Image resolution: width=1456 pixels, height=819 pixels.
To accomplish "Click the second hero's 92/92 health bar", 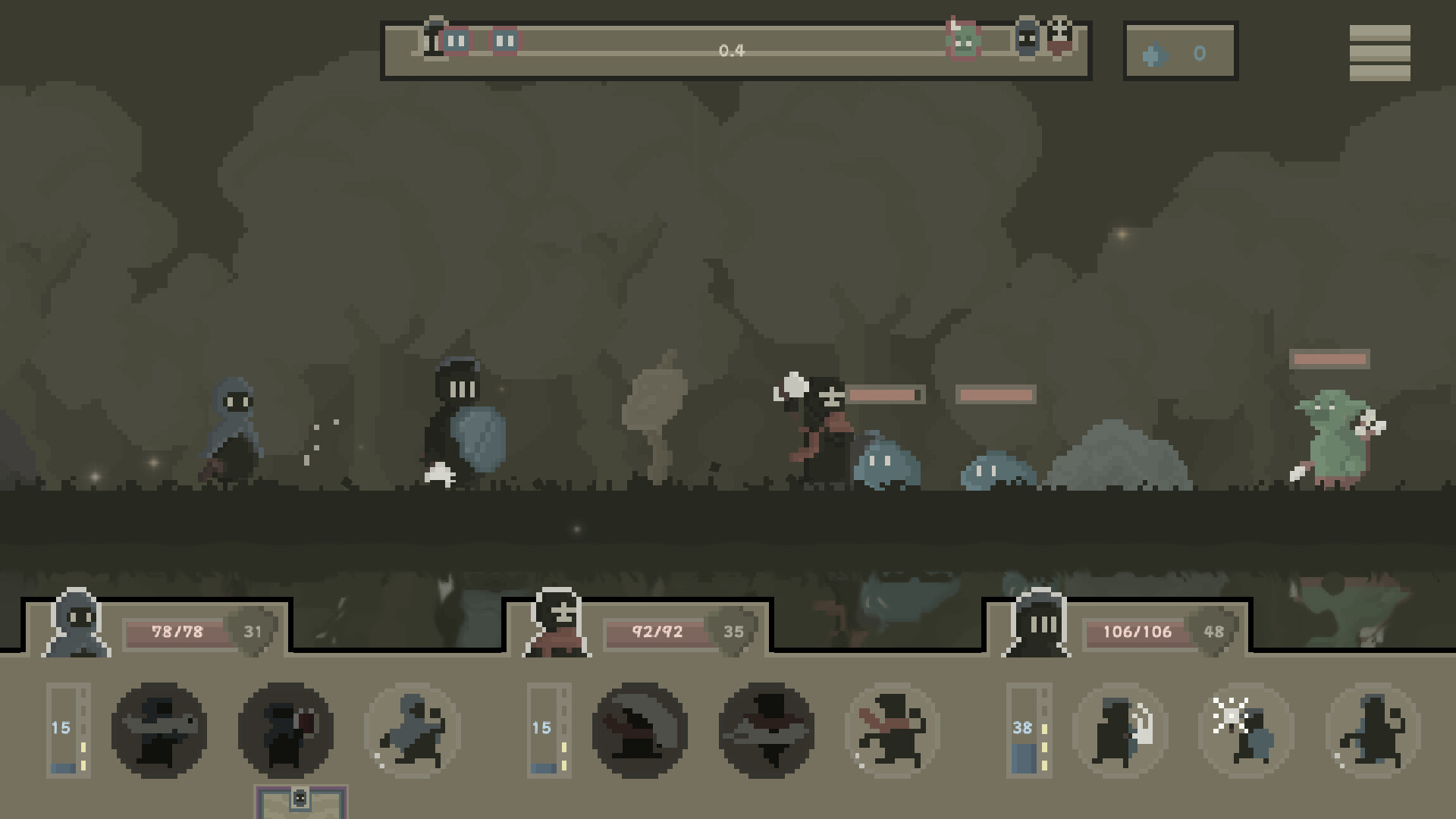I will coord(657,631).
